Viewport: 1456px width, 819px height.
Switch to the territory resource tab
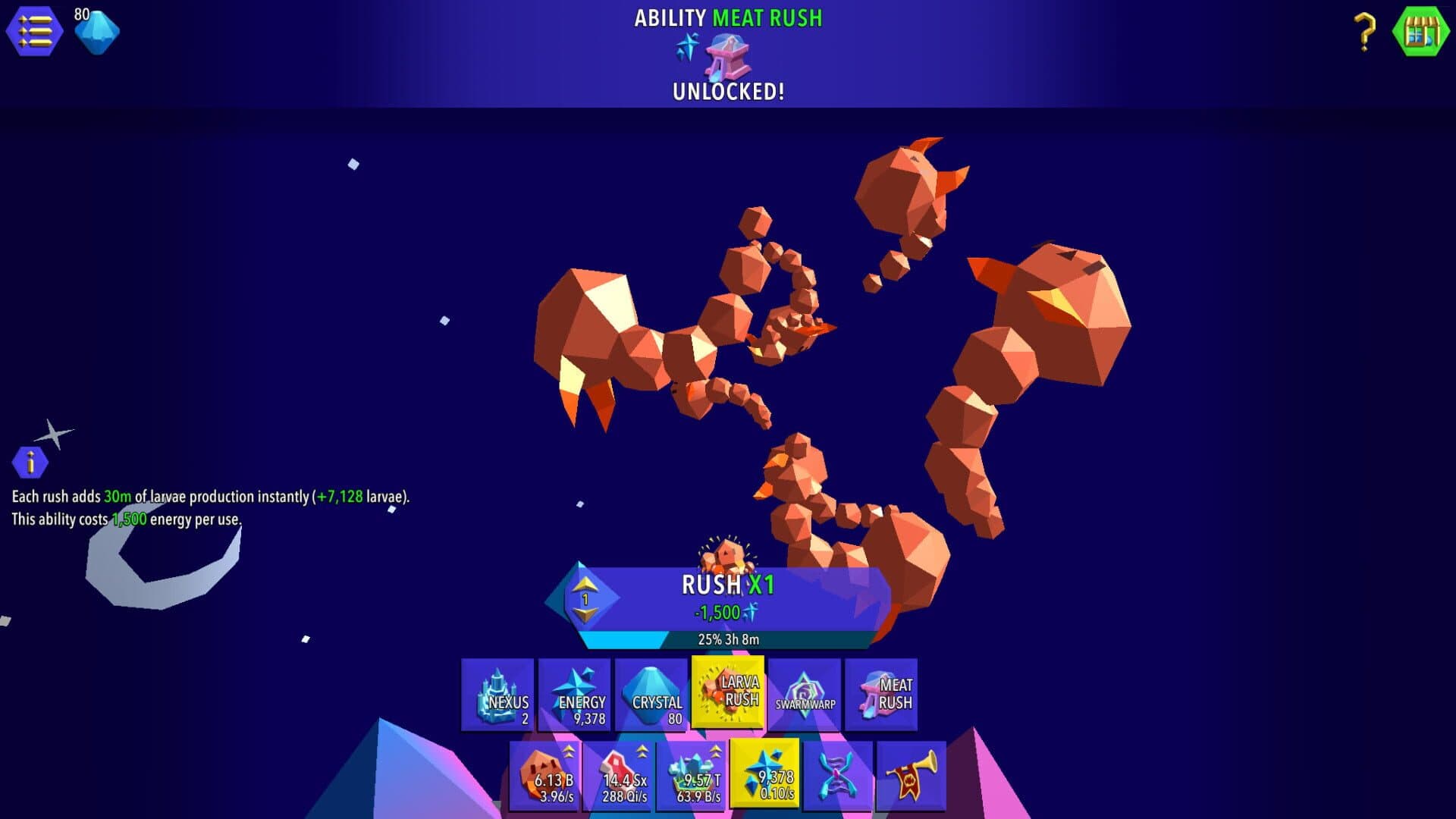(x=692, y=776)
